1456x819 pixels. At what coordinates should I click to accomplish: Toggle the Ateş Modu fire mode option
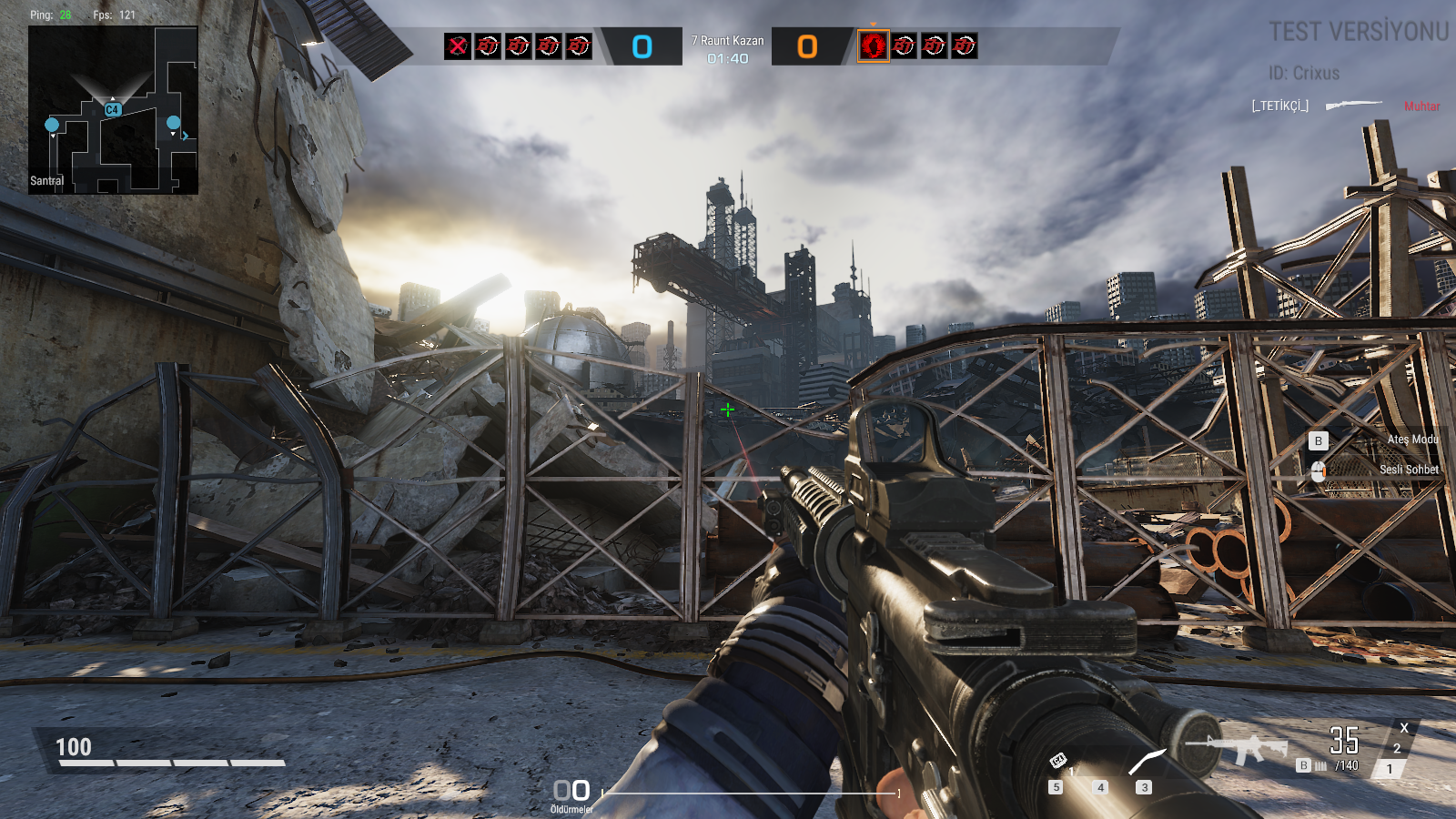(x=1412, y=440)
